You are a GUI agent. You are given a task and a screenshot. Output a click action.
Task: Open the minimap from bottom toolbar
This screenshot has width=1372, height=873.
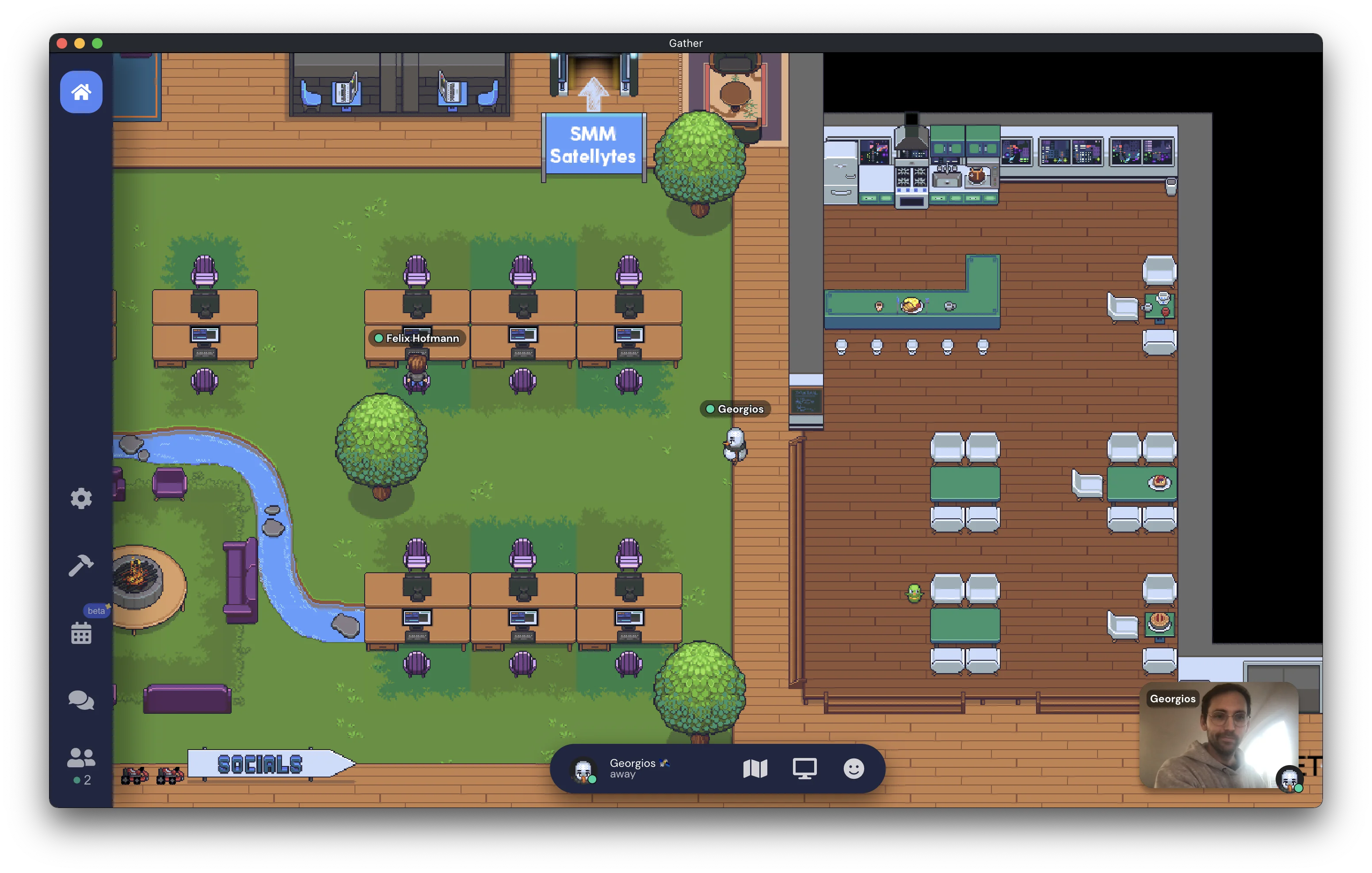pyautogui.click(x=755, y=769)
